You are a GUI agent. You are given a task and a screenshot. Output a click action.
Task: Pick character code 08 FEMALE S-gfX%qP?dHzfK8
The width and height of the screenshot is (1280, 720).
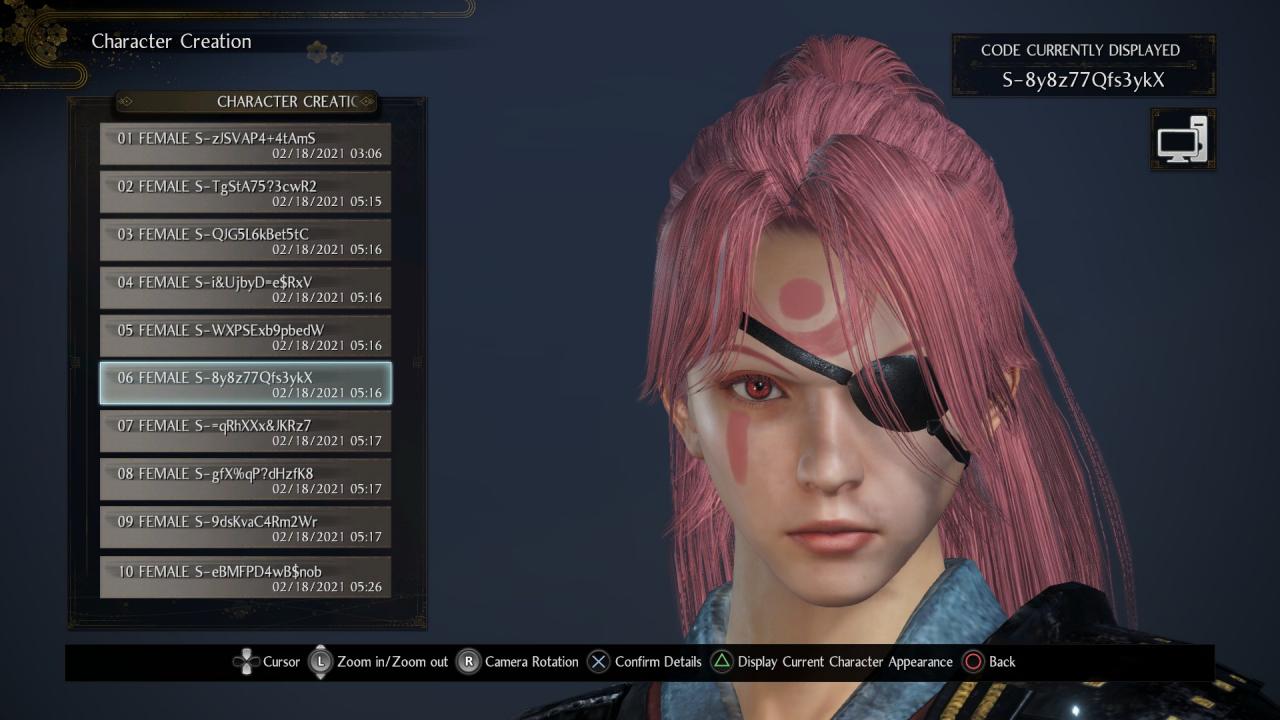[x=245, y=480]
